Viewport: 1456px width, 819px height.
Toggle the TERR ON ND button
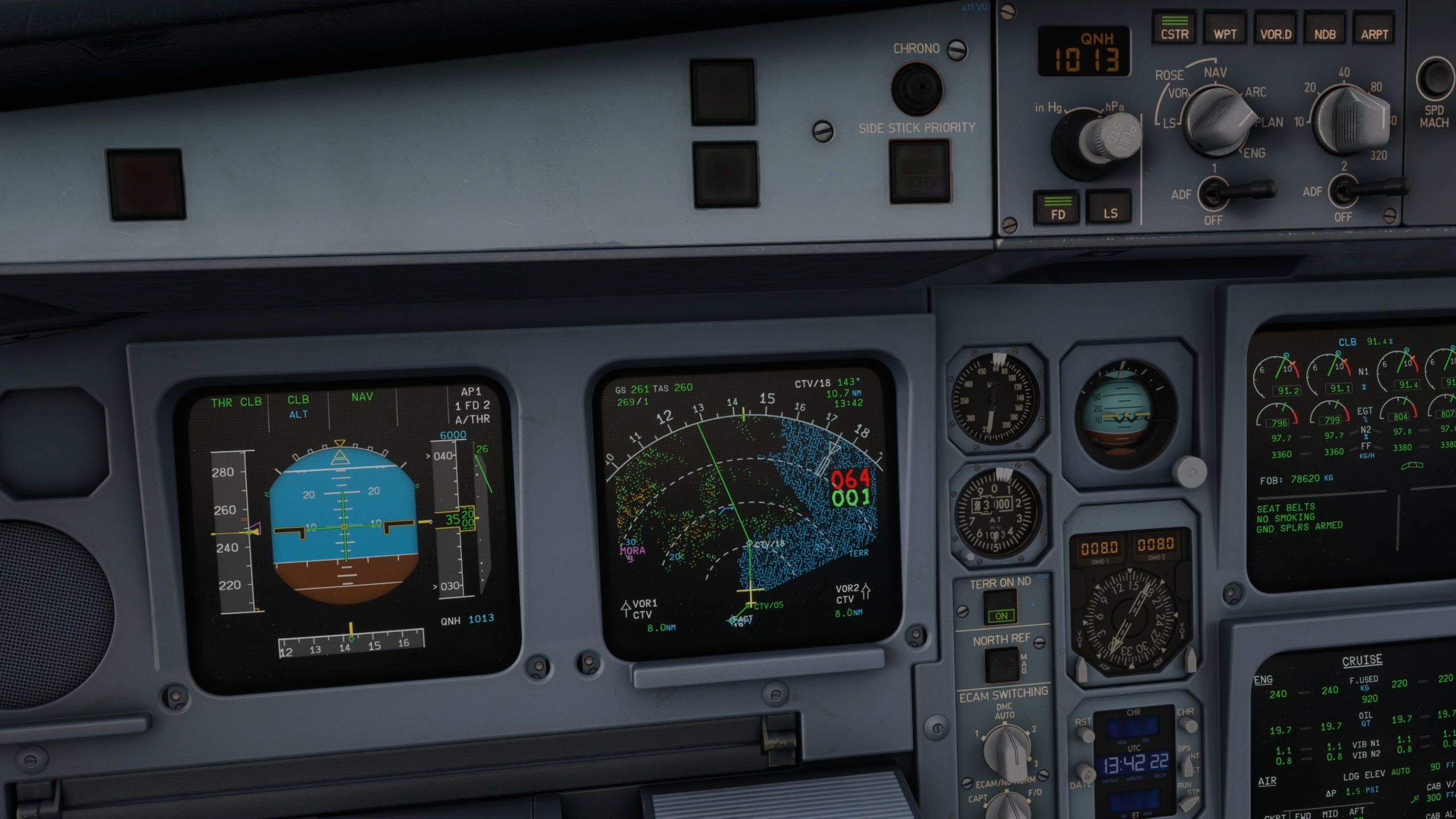(x=1000, y=609)
